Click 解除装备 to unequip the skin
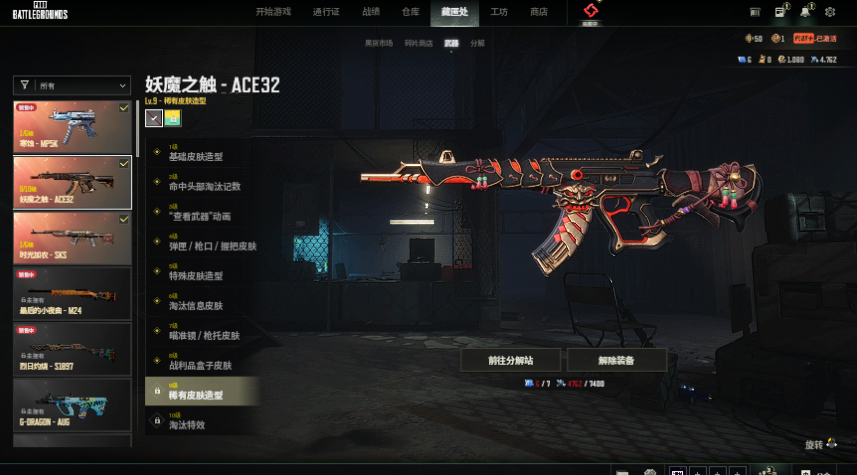Image resolution: width=857 pixels, height=475 pixels. coord(616,360)
